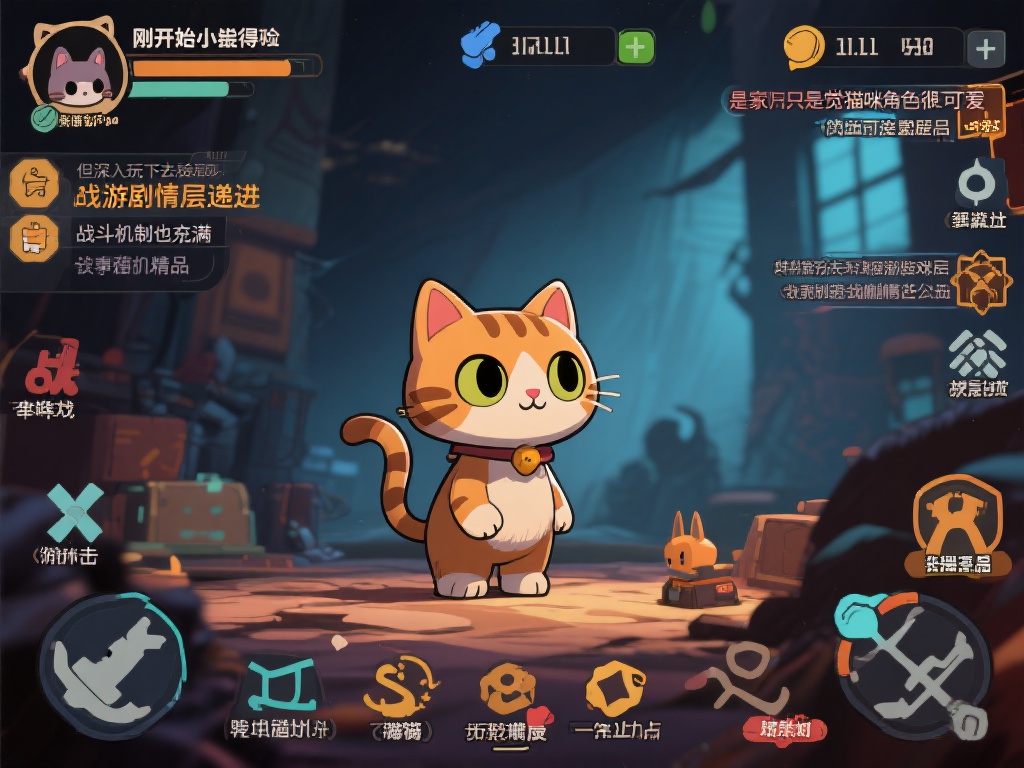Activate the teal X skill icon
Viewport: 1024px width, 768px height.
[76, 512]
